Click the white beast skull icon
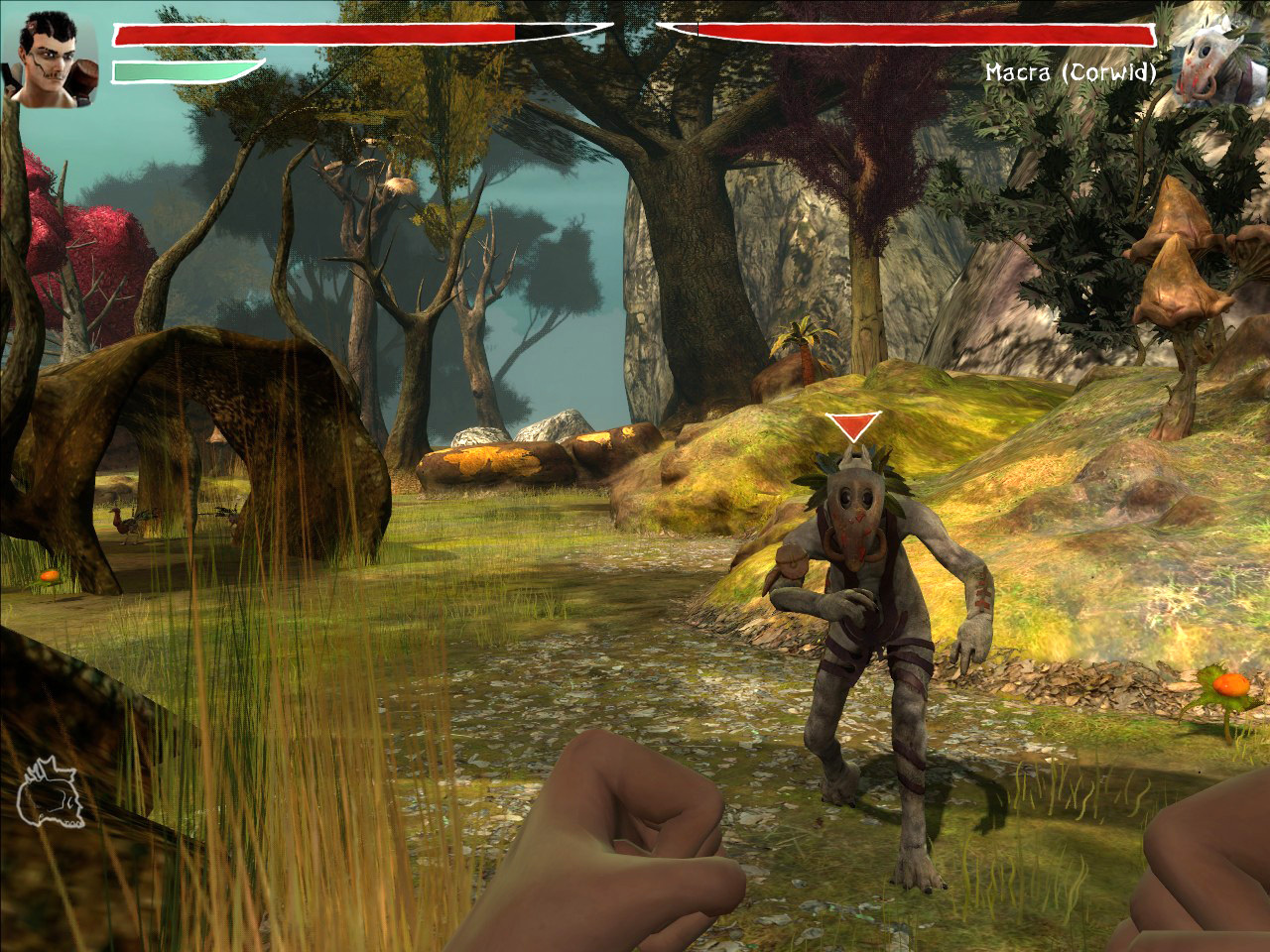 pyautogui.click(x=50, y=793)
